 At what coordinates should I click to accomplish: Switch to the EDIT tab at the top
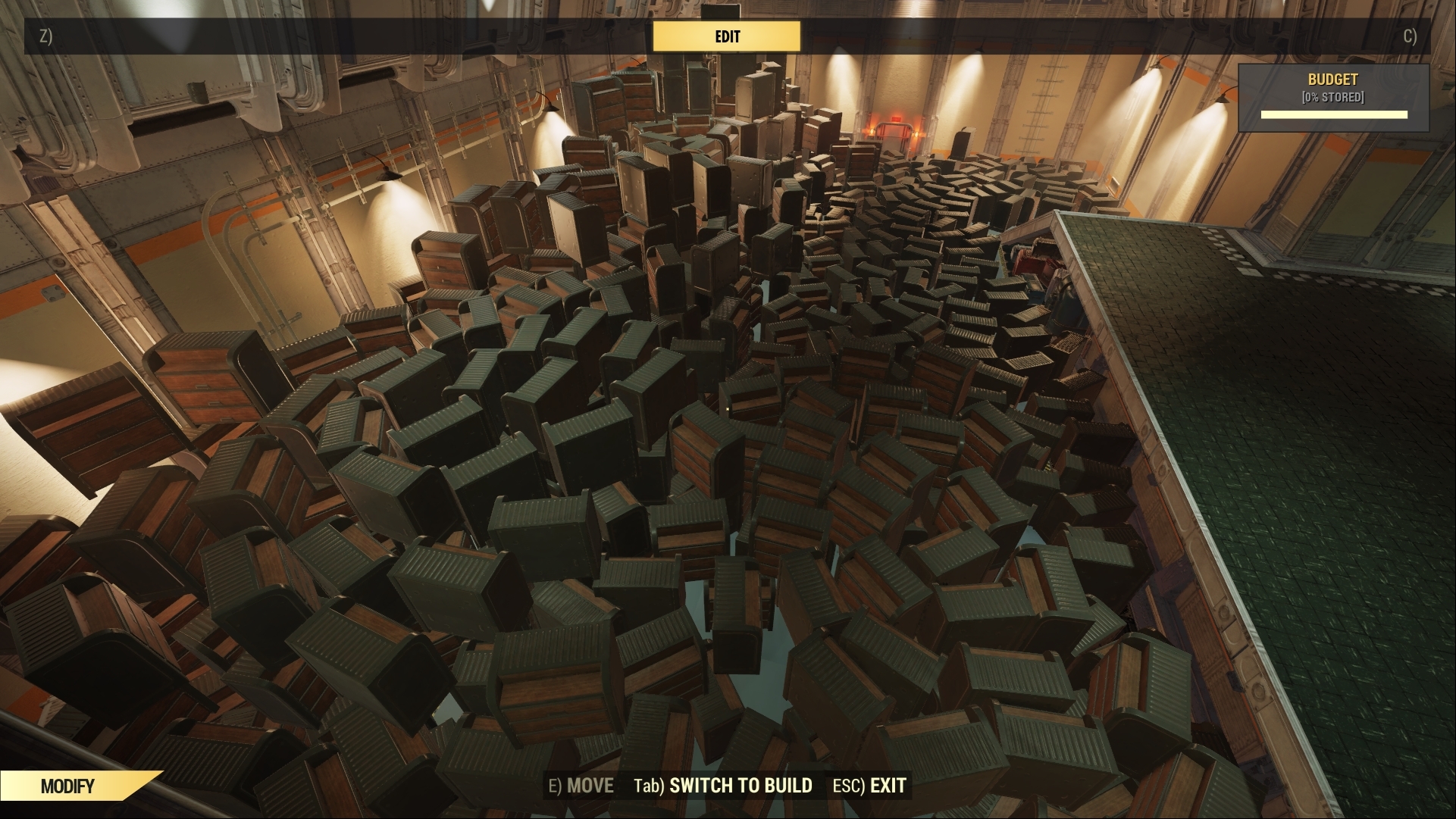pos(727,36)
